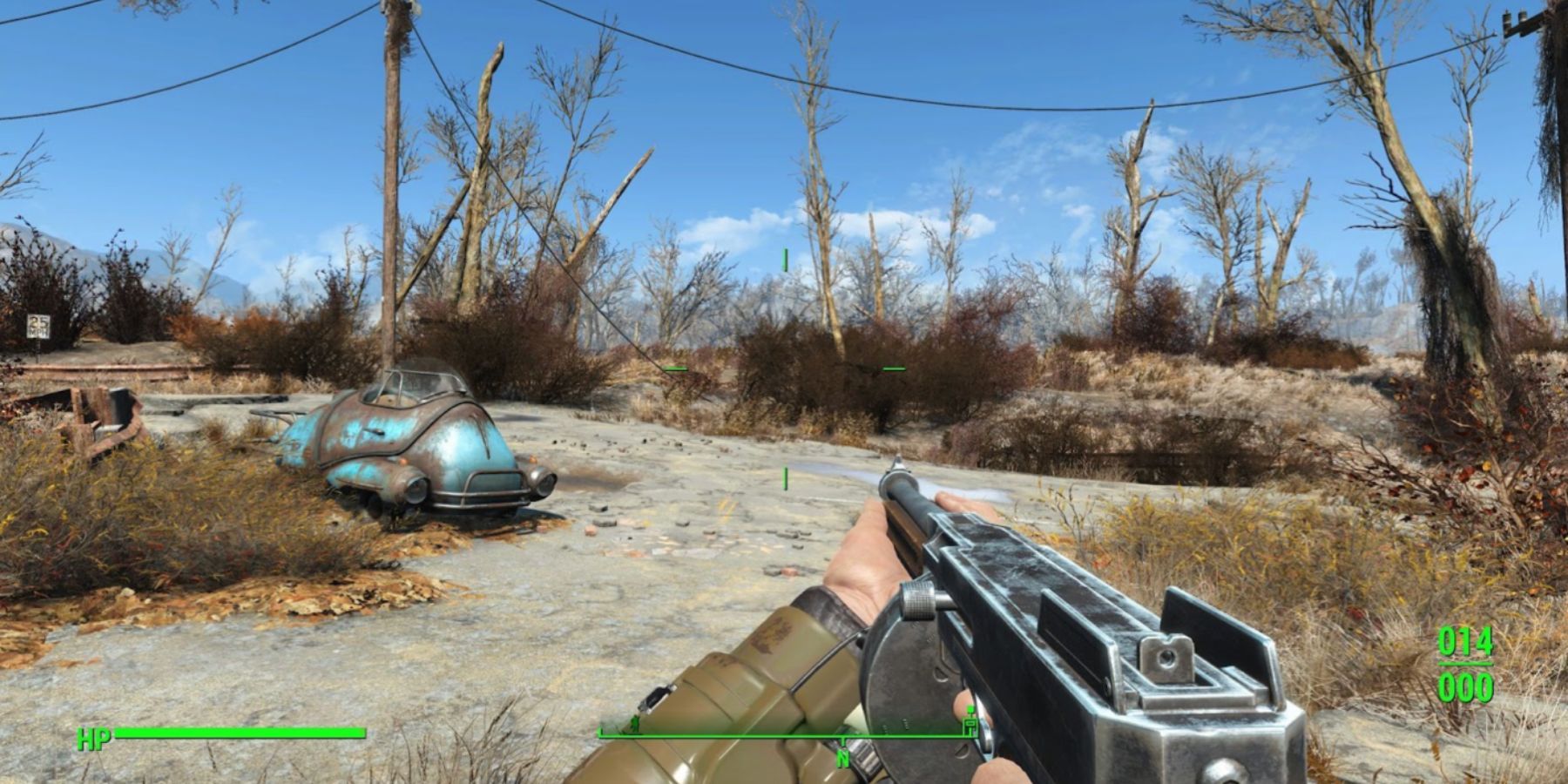Select the compass's north marker

pos(843,759)
